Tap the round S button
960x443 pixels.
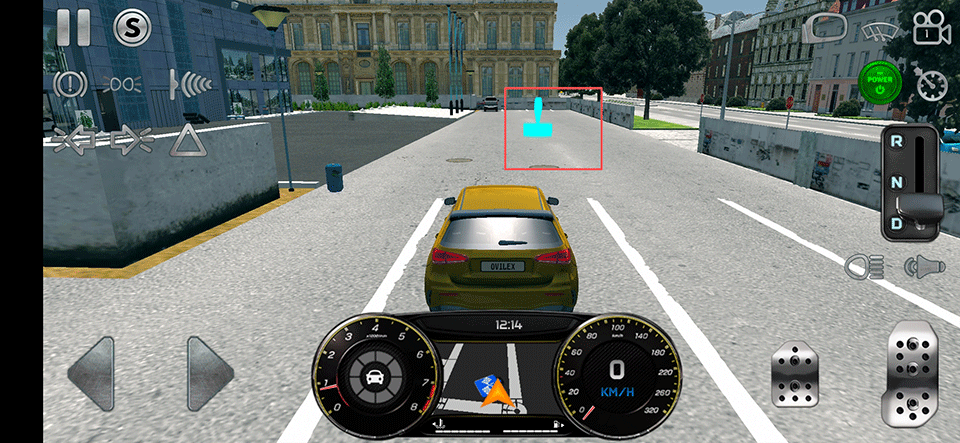coord(131,28)
